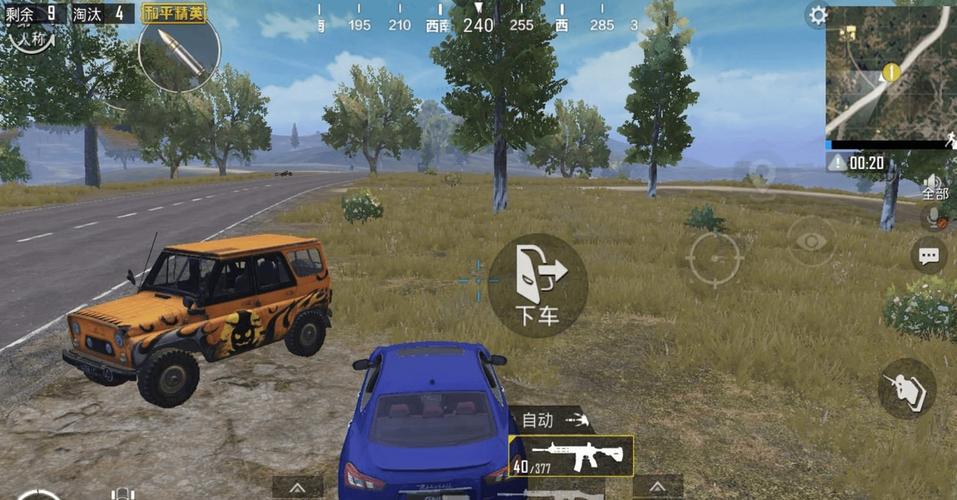Expand the up-arrow tab left of the weapon bar

click(297, 487)
